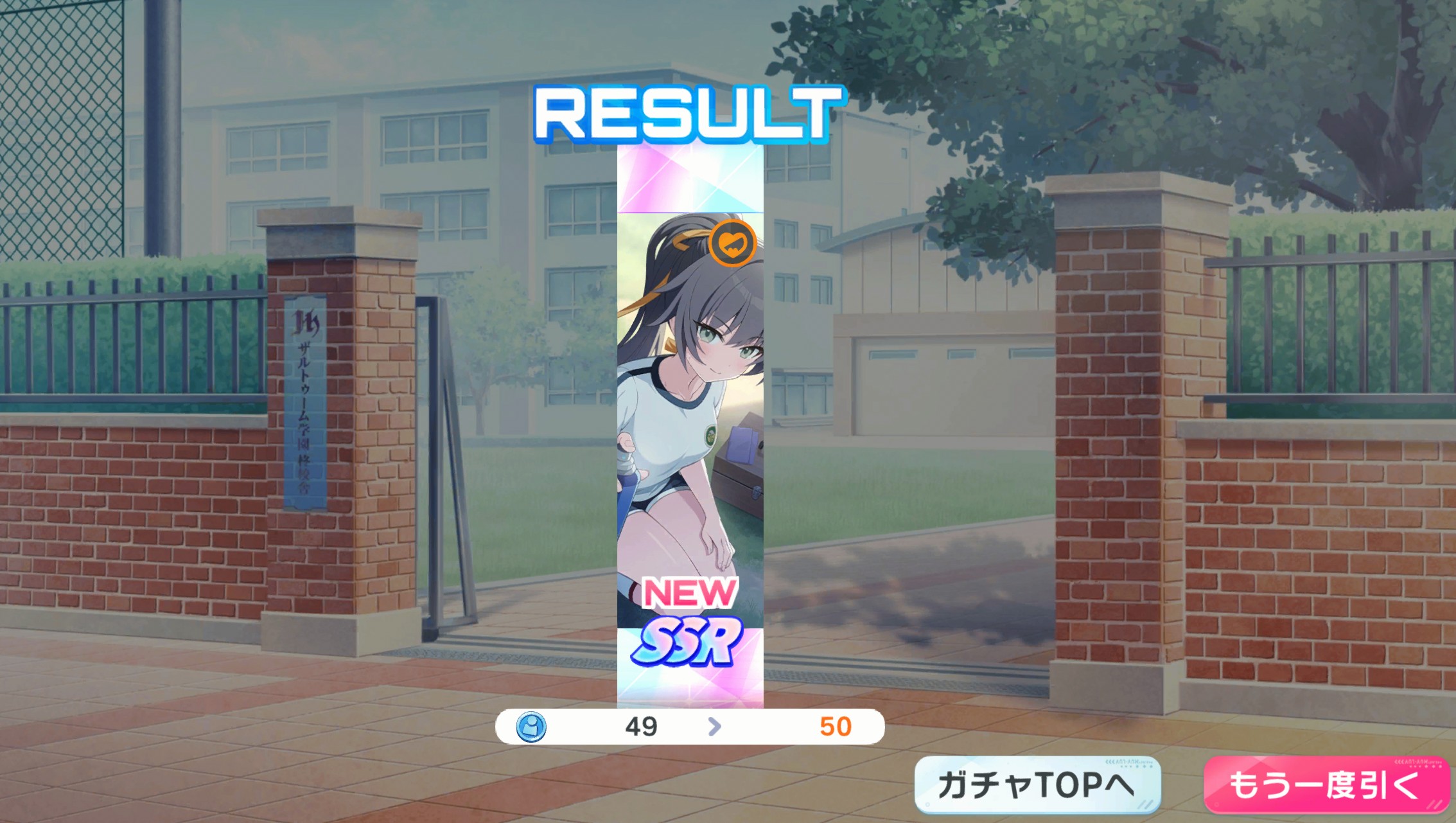View the new SSR card result

690,424
